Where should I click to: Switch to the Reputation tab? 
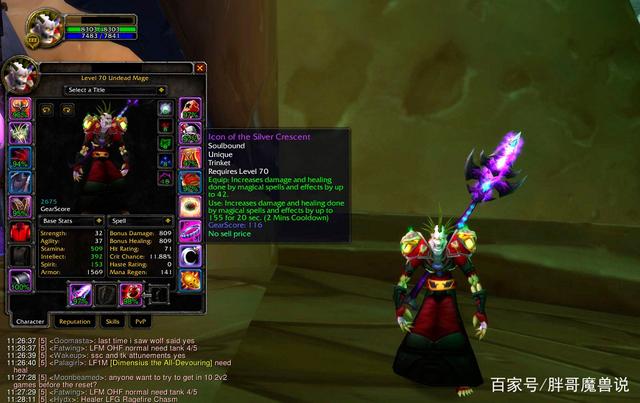click(74, 321)
